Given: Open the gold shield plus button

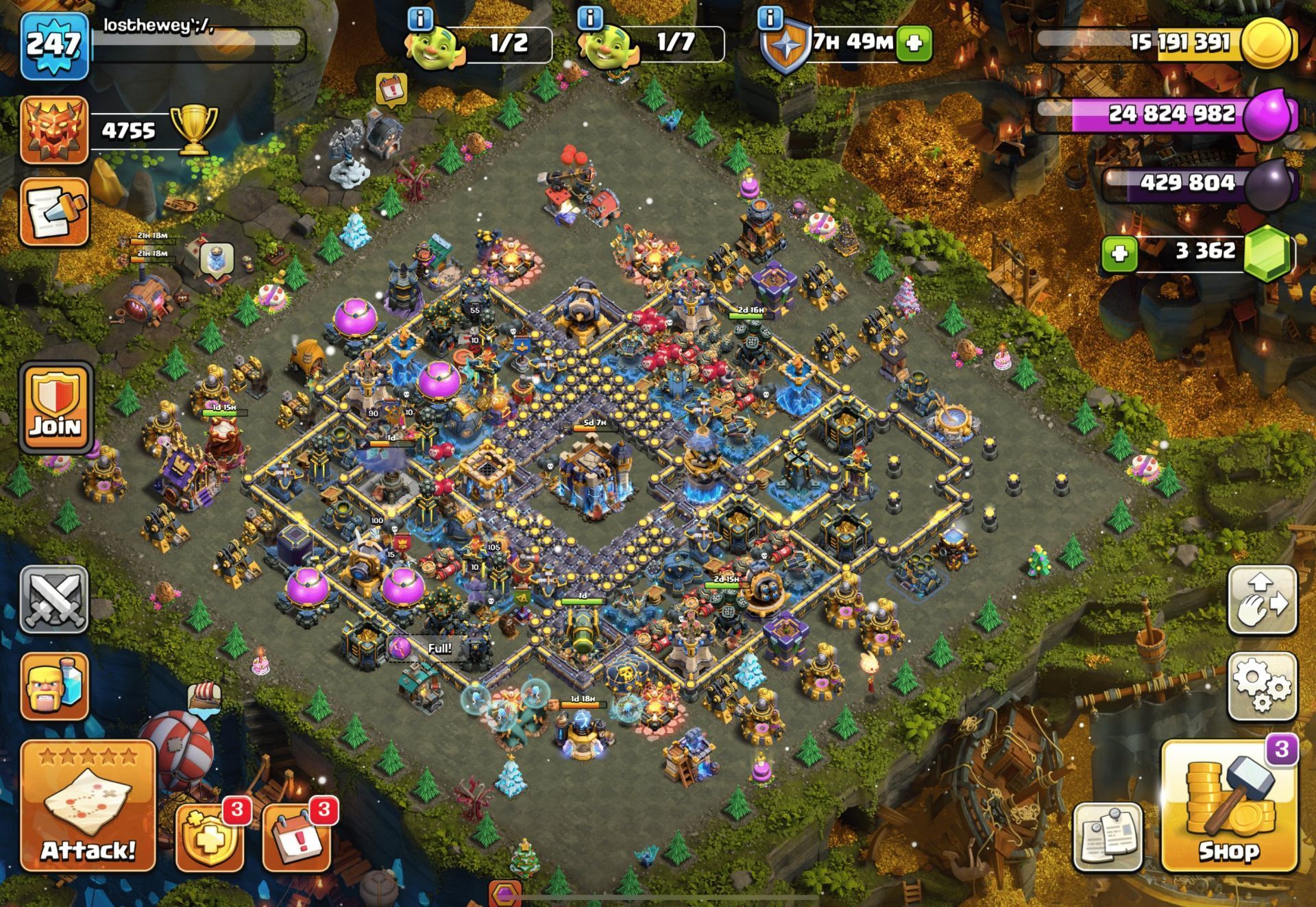Looking at the screenshot, I should pos(209,836).
